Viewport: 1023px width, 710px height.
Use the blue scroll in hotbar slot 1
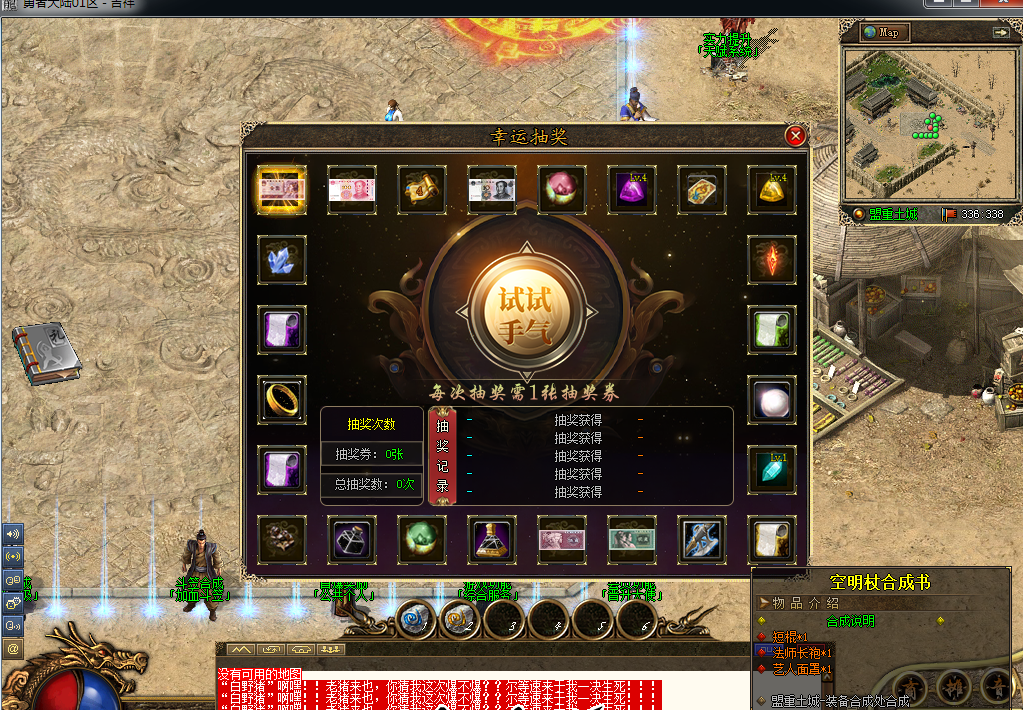click(414, 621)
